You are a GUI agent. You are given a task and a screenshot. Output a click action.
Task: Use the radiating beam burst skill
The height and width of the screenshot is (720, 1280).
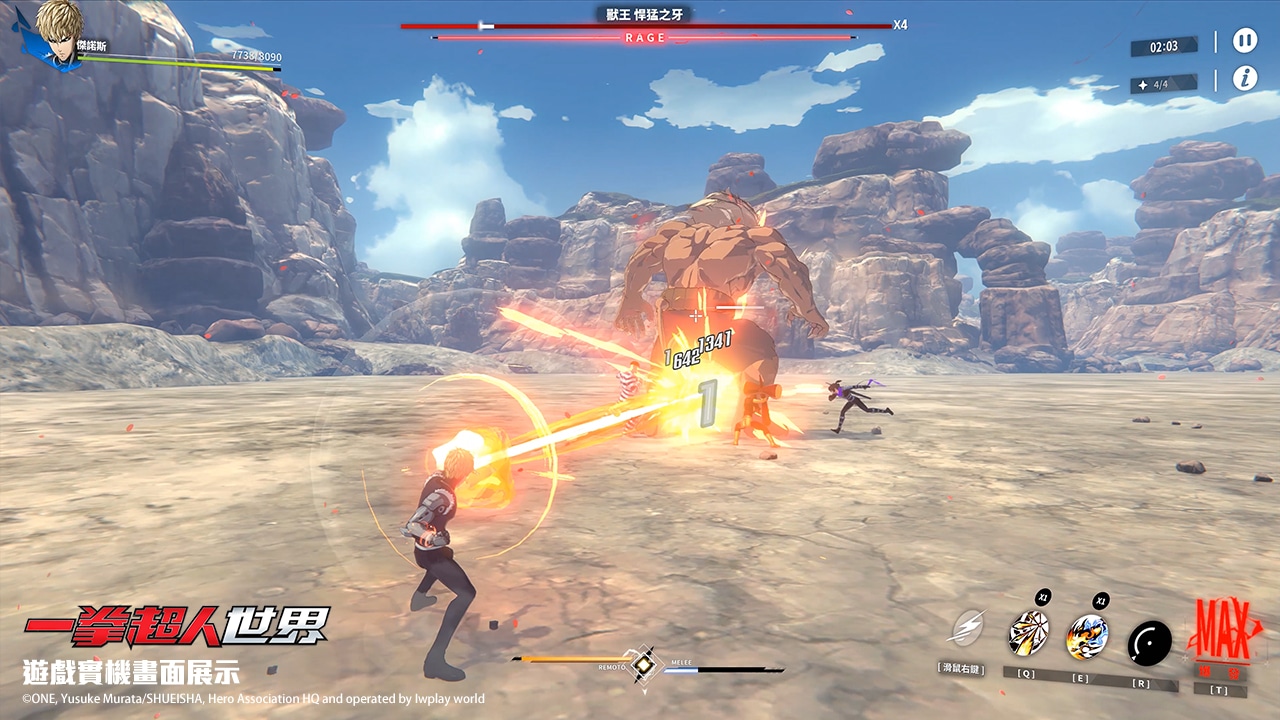(1027, 633)
